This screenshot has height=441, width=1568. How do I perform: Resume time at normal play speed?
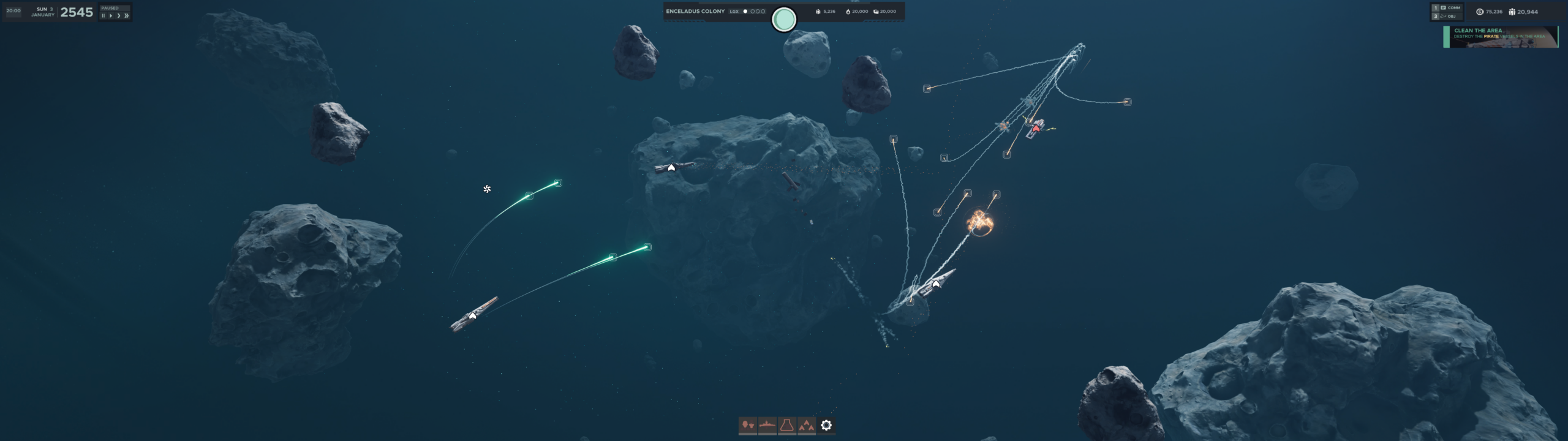tap(110, 16)
